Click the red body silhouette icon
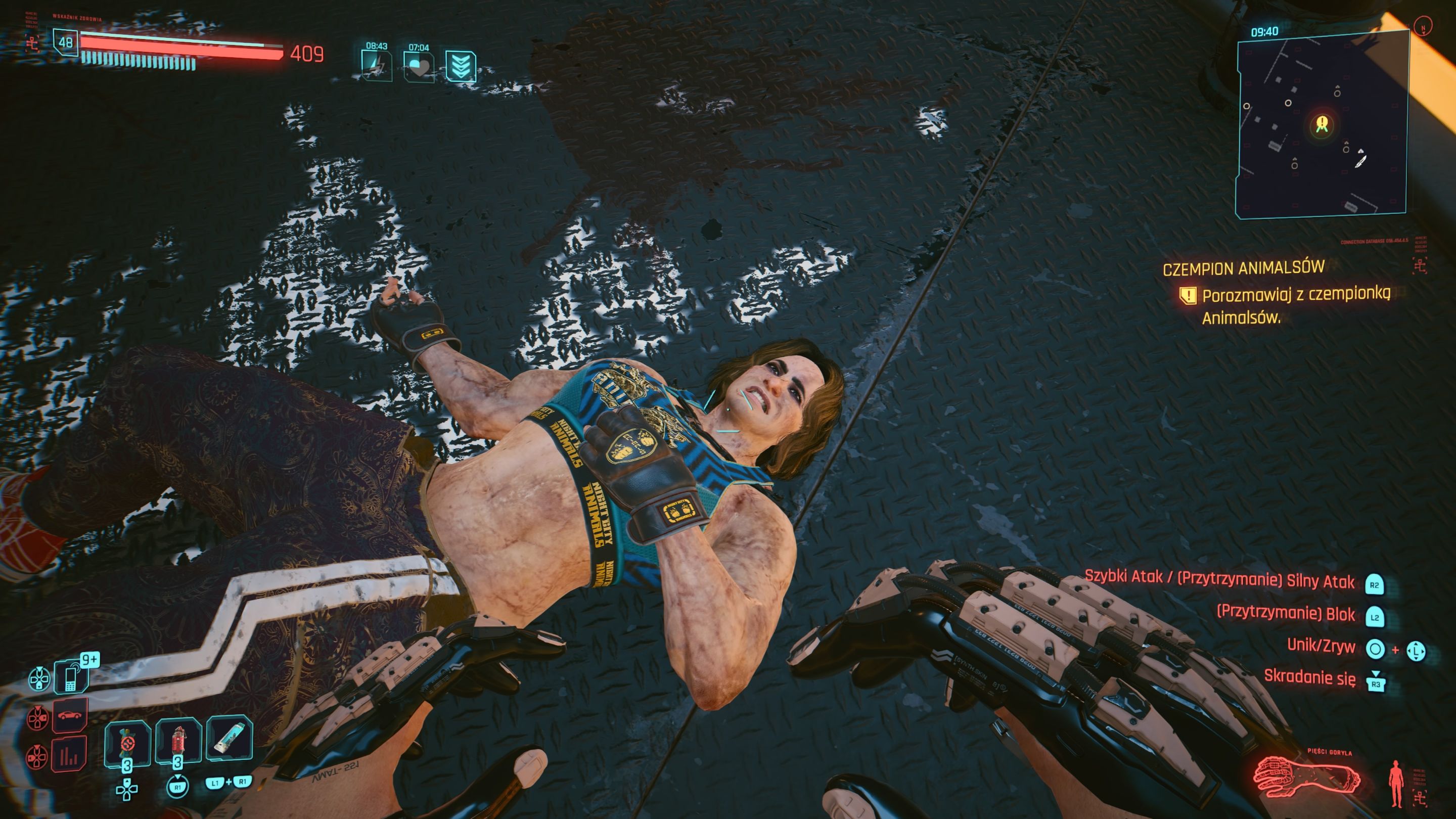Viewport: 1456px width, 819px height. pyautogui.click(x=1396, y=783)
